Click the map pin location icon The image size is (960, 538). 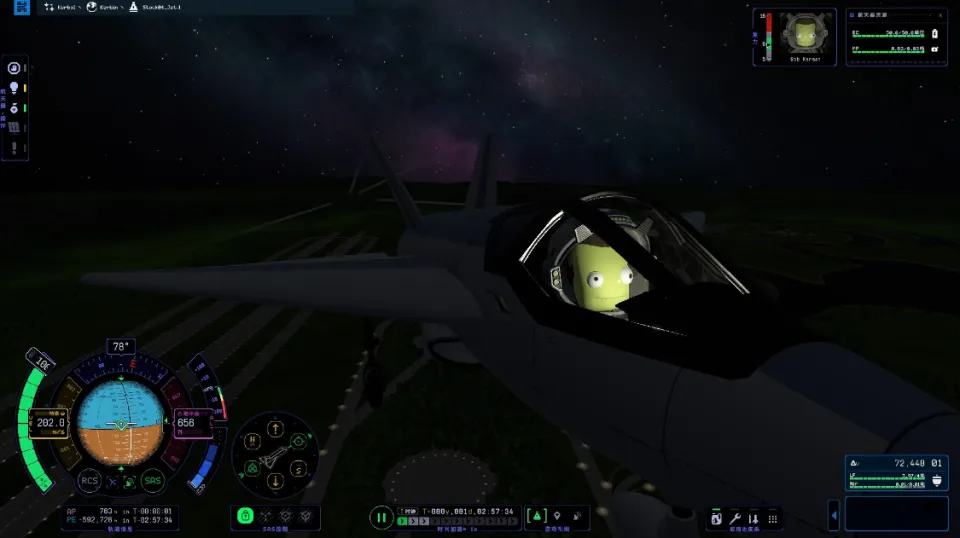pos(557,515)
